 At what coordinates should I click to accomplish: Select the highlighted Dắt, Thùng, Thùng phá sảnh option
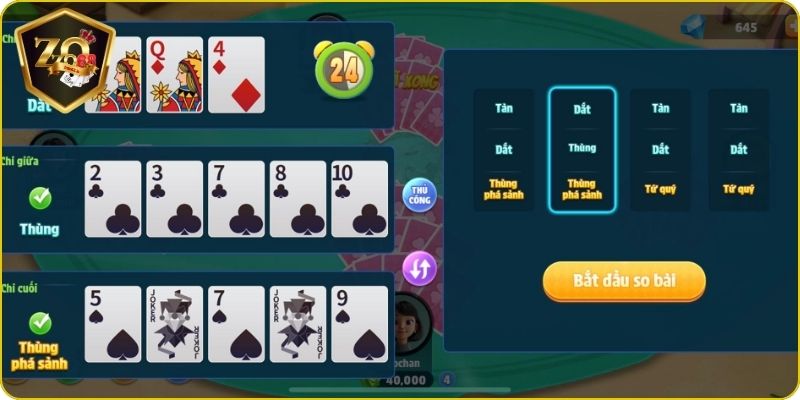point(581,149)
